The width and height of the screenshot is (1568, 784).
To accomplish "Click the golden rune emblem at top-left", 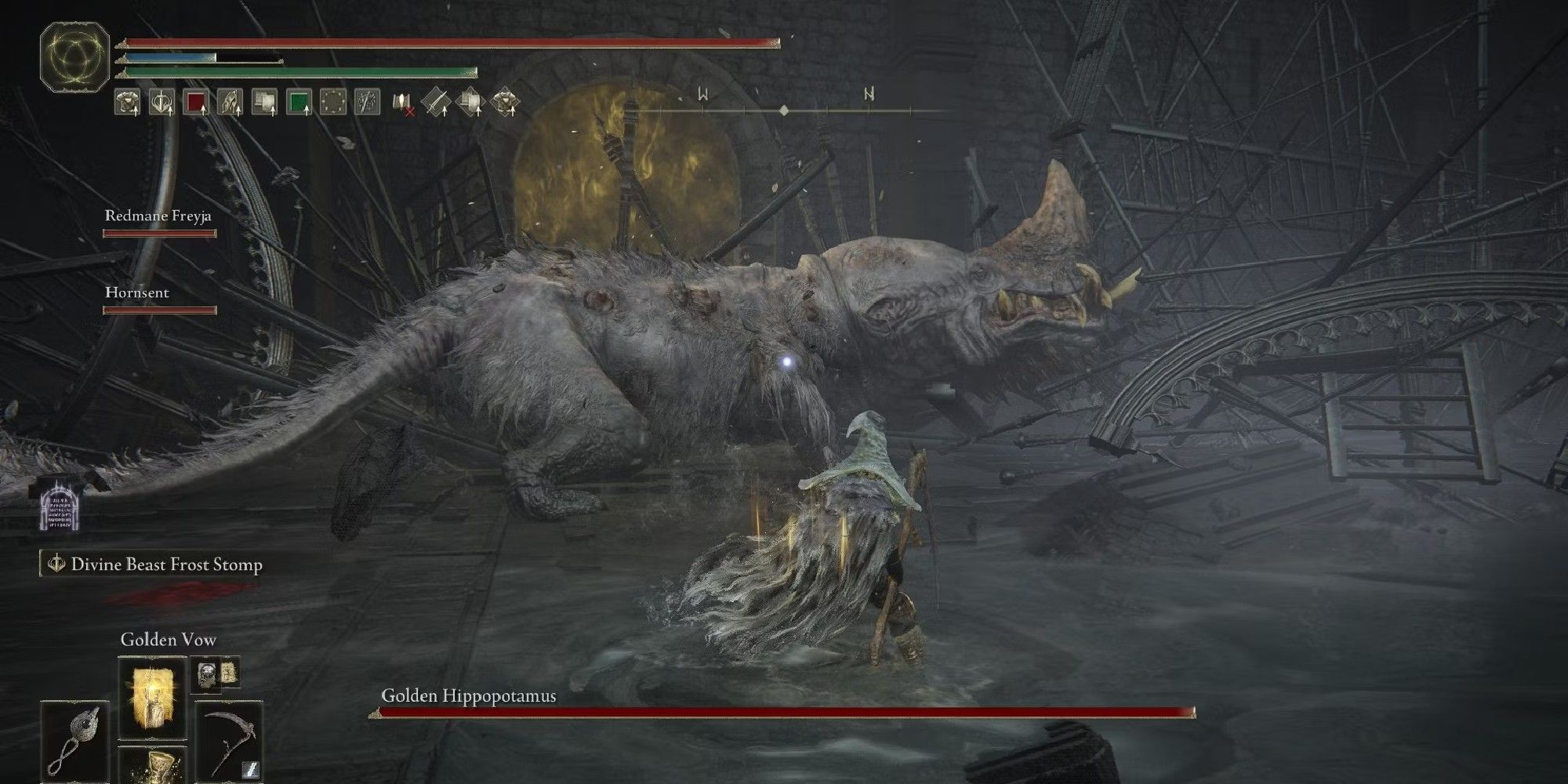I will [74, 55].
